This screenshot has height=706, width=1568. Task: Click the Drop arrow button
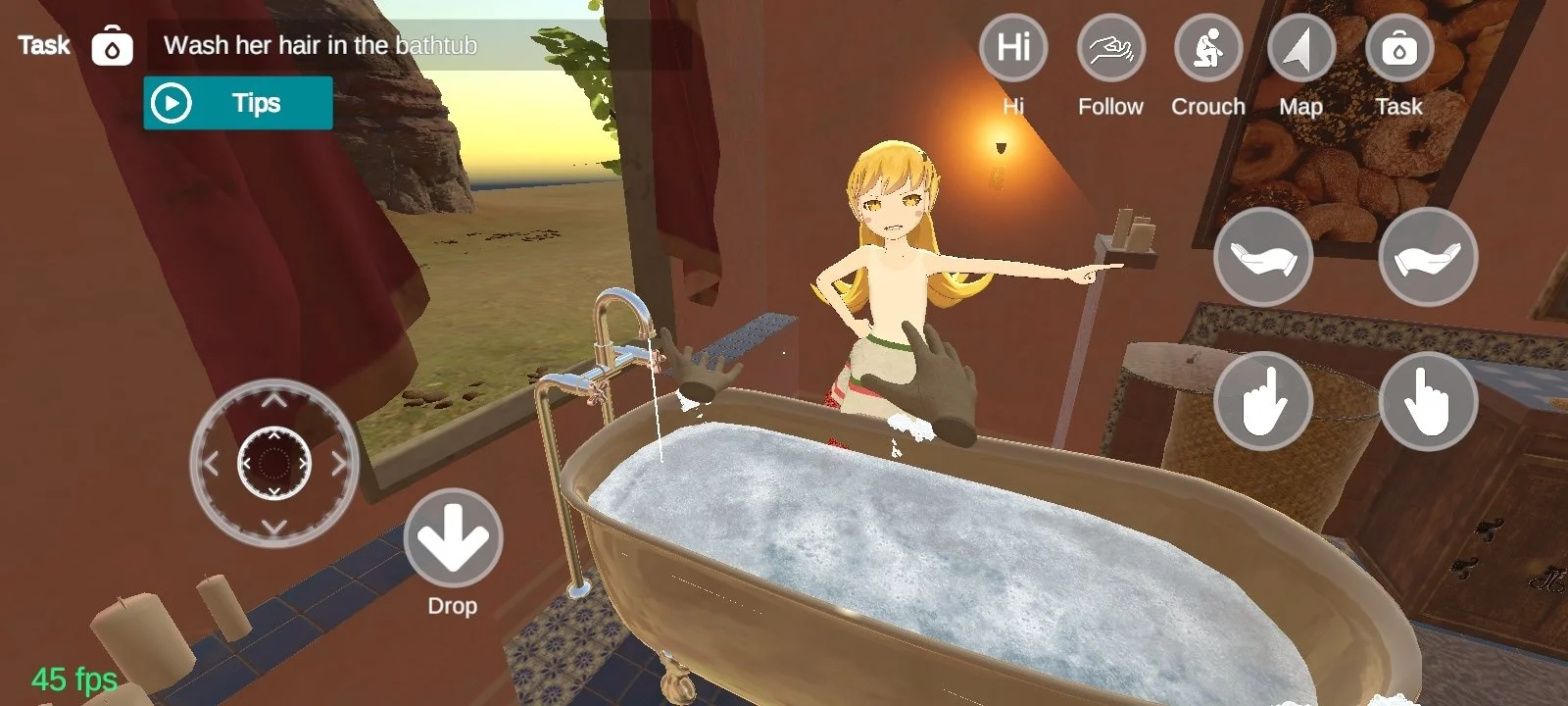point(453,538)
